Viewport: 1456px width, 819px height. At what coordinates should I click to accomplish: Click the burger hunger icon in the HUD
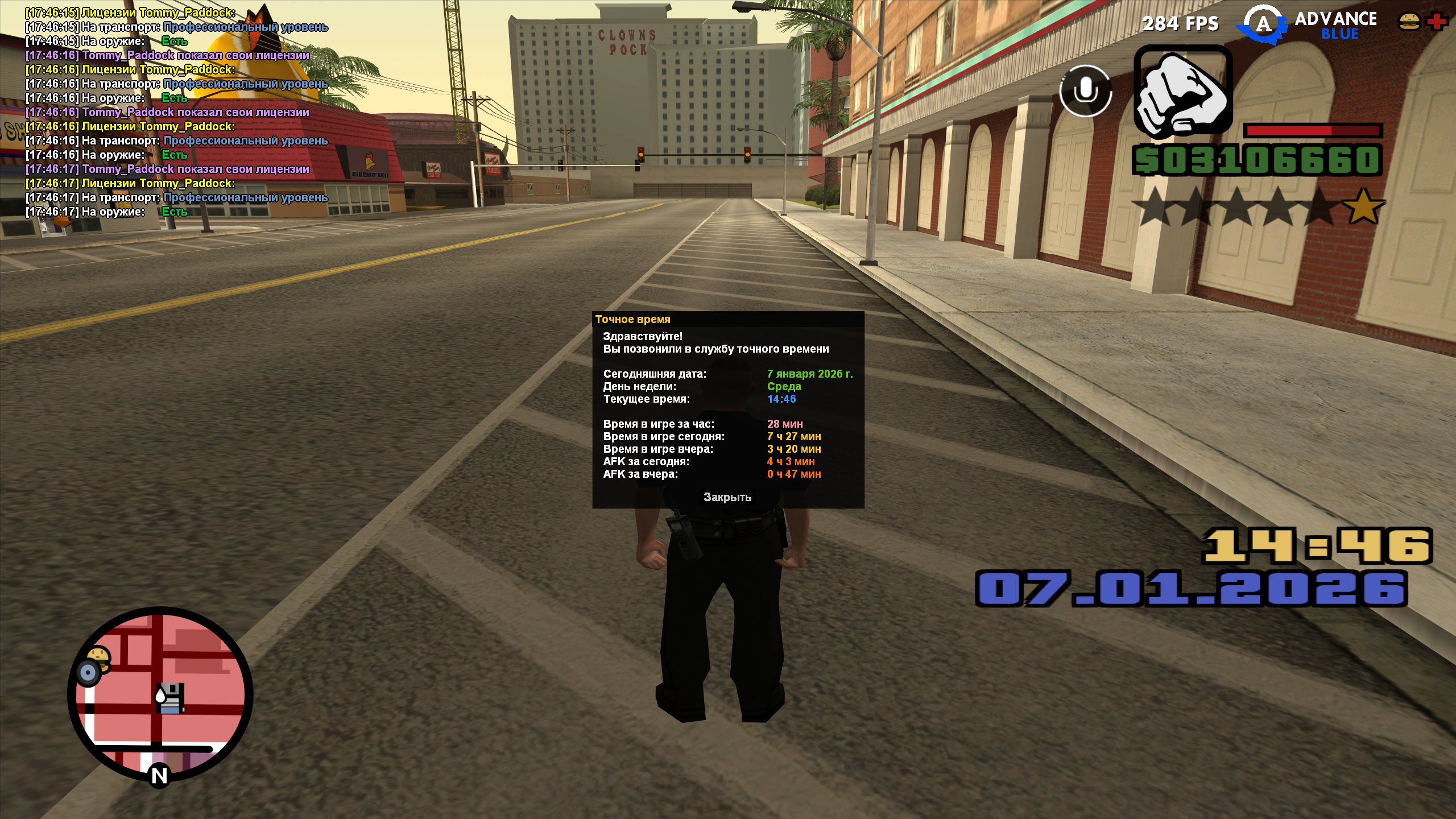(1409, 22)
